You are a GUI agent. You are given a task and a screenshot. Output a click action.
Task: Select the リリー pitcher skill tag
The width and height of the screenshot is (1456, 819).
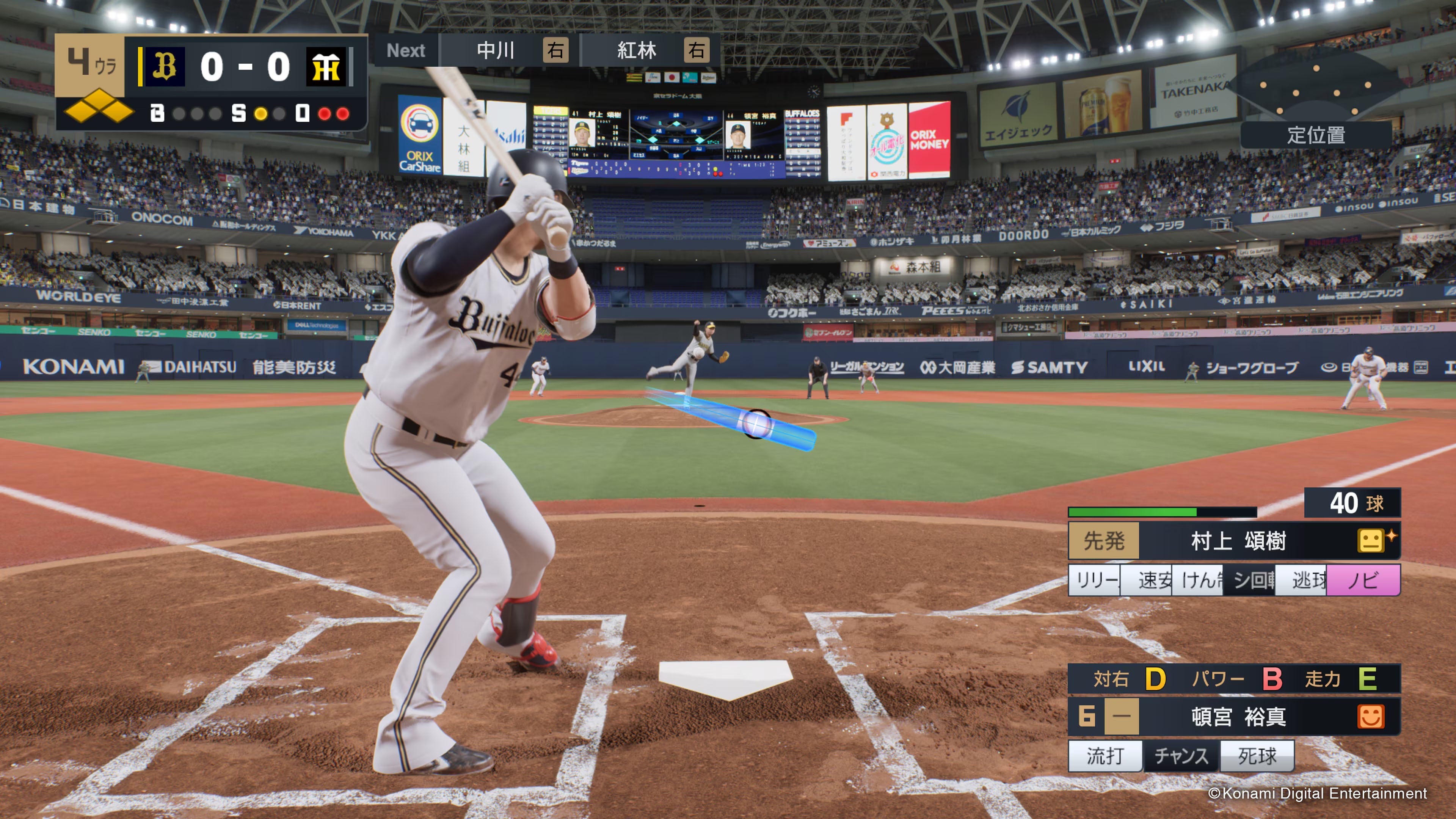(1095, 580)
